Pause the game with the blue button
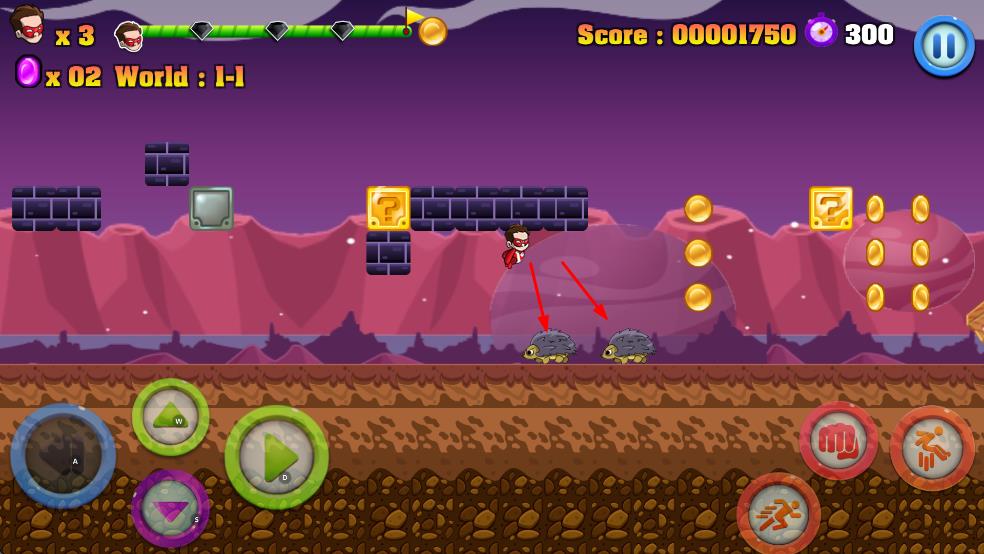The height and width of the screenshot is (554, 984). pos(943,45)
